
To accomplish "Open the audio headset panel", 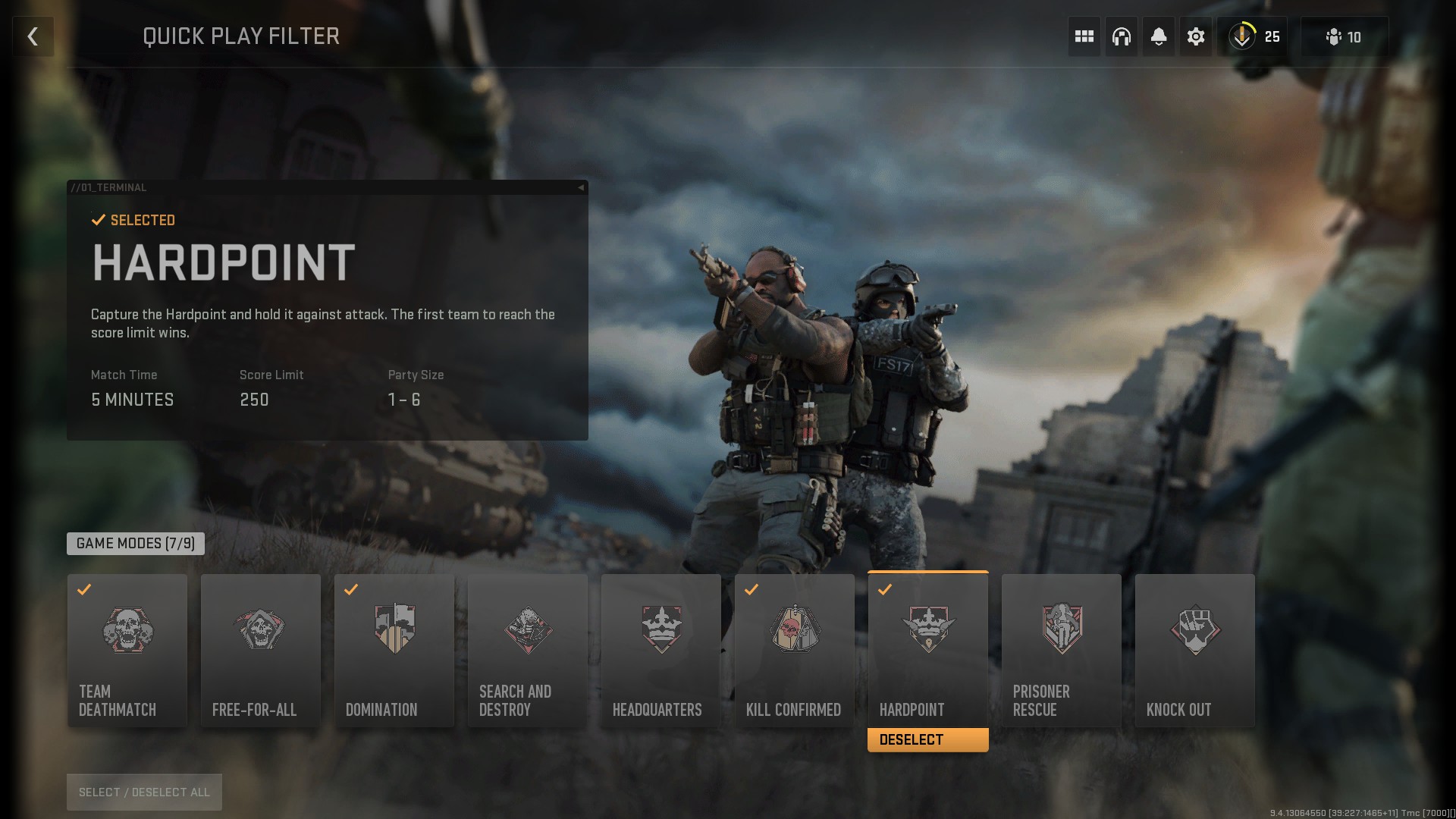I will point(1121,36).
